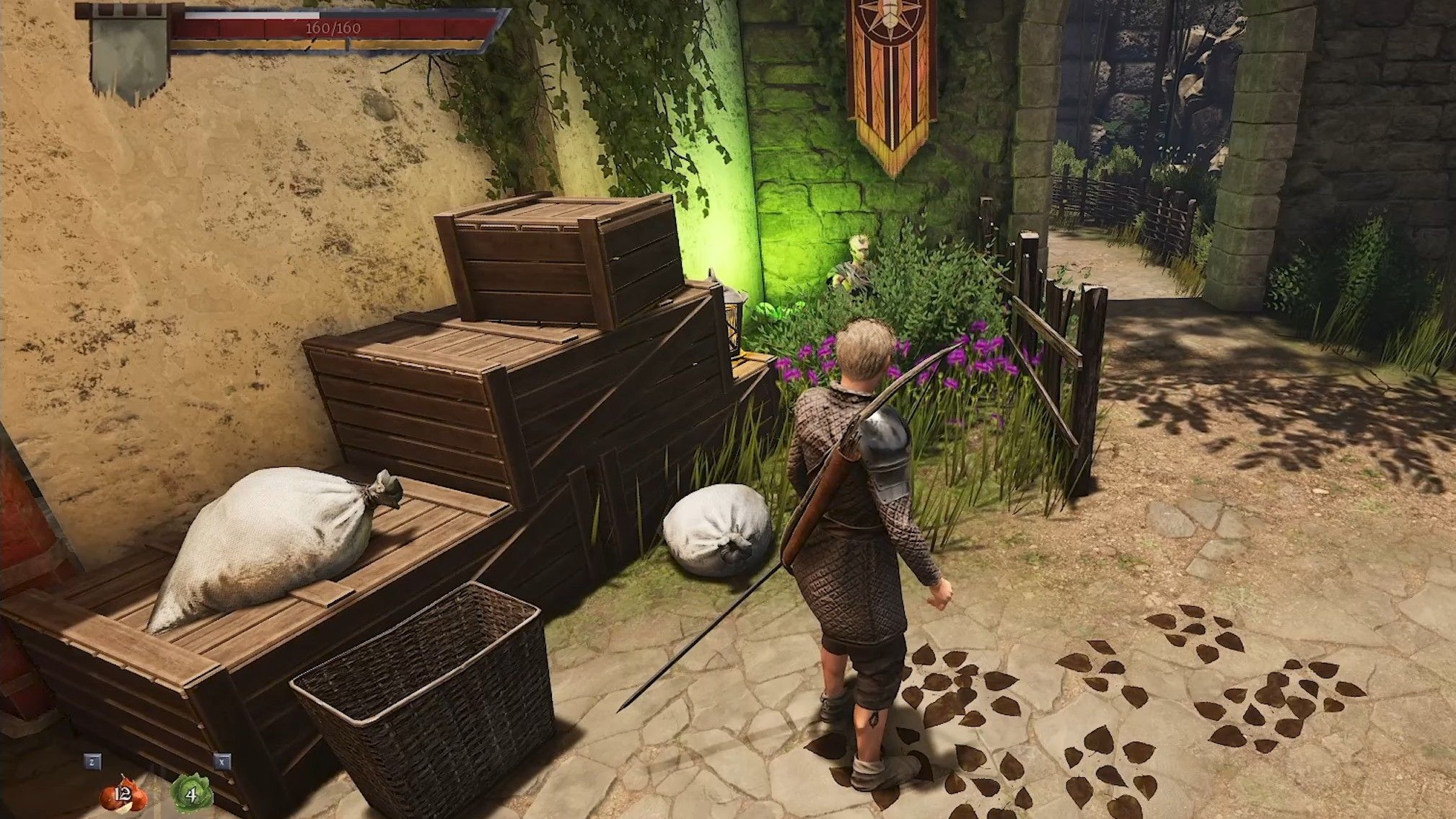1456x819 pixels.
Task: Use the green cabbage quick item
Action: [x=191, y=794]
